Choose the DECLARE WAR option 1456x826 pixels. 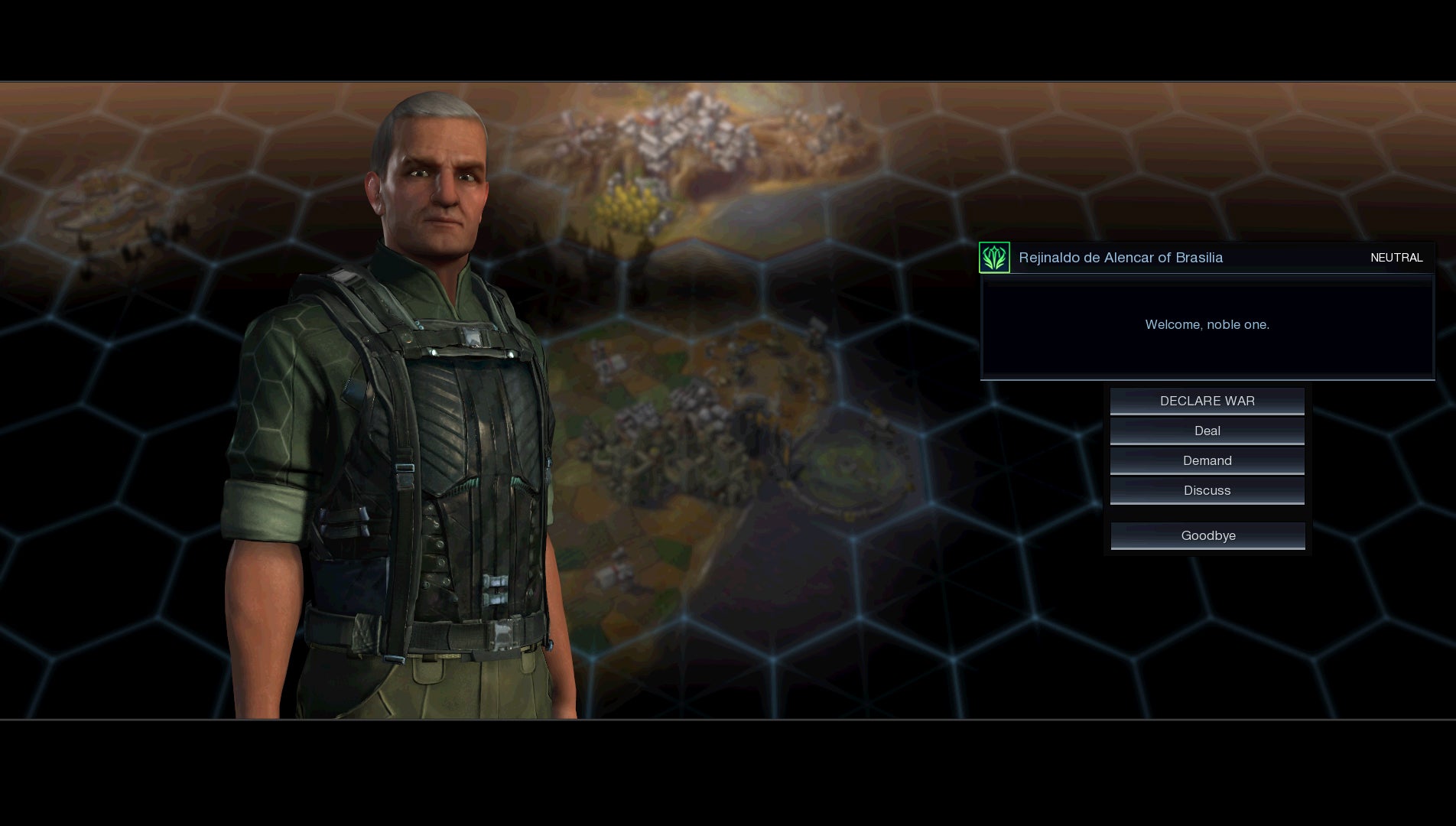click(1207, 401)
